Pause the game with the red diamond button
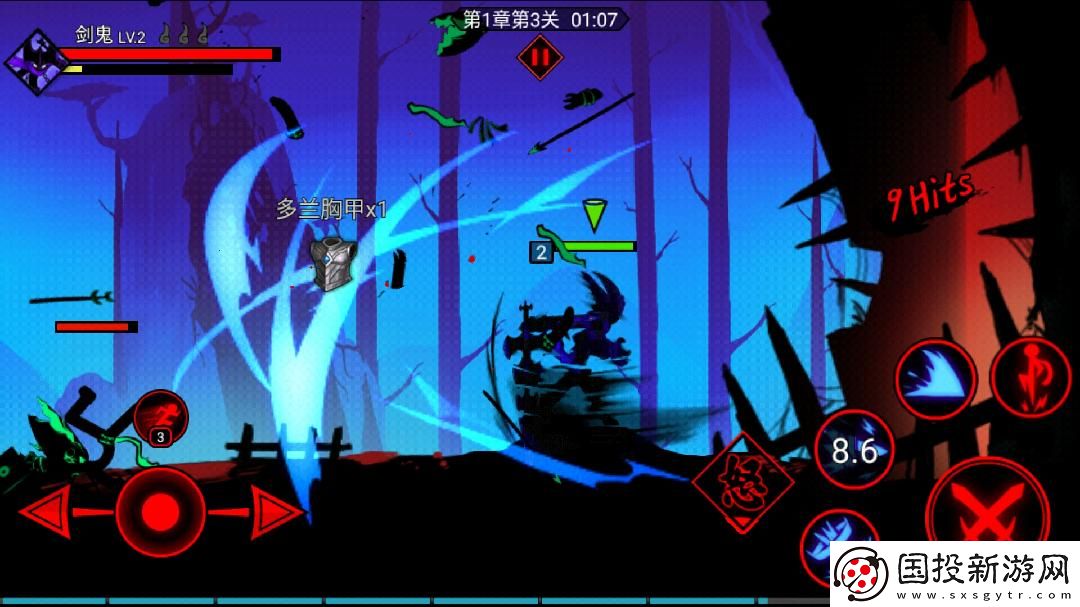The height and width of the screenshot is (607, 1080). (x=540, y=58)
